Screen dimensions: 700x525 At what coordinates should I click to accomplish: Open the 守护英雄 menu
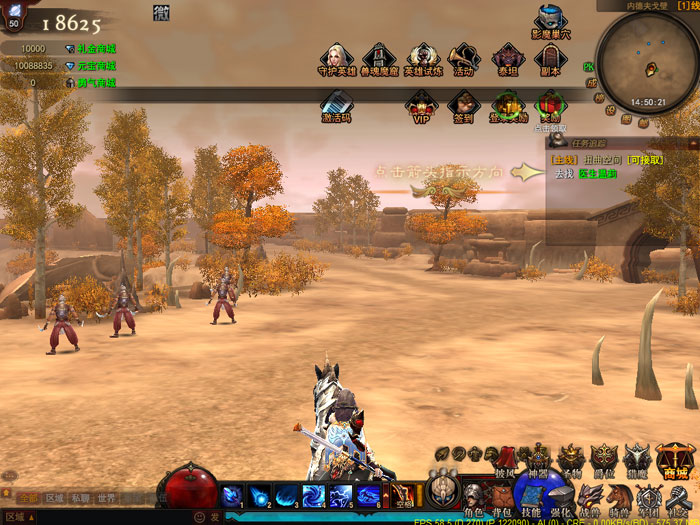tap(337, 58)
